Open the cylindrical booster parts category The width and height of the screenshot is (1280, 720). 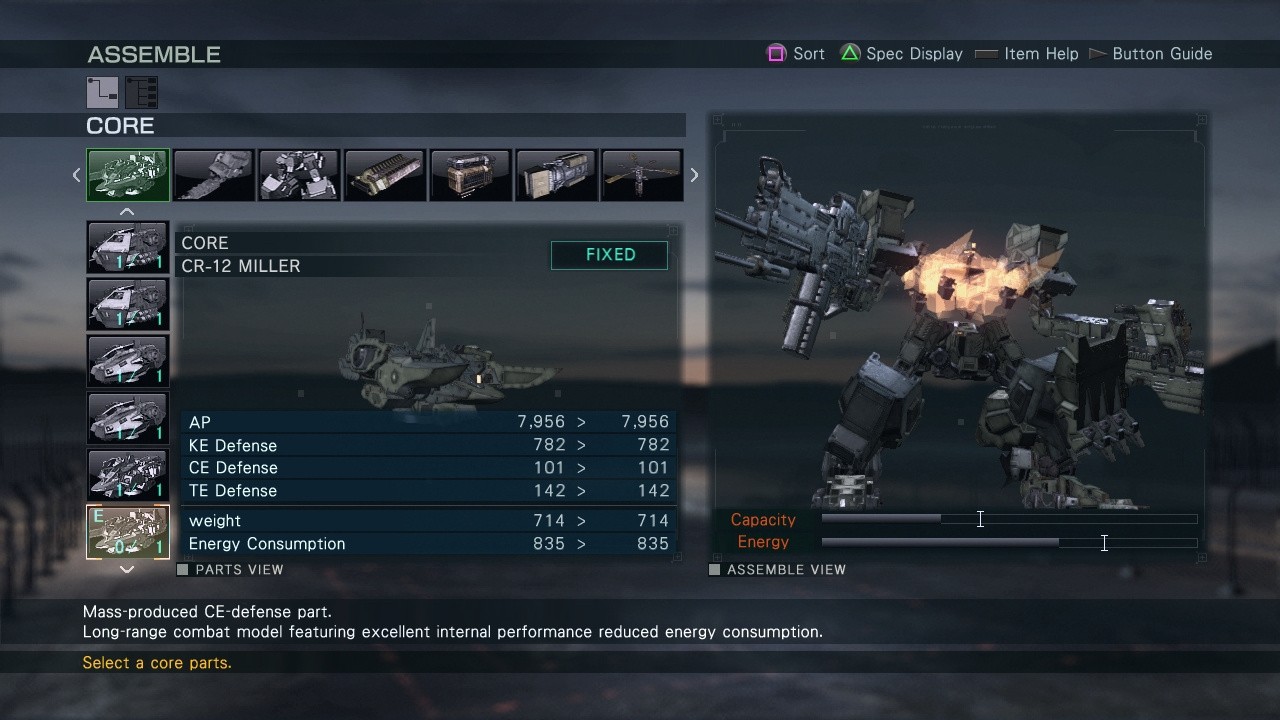click(556, 175)
